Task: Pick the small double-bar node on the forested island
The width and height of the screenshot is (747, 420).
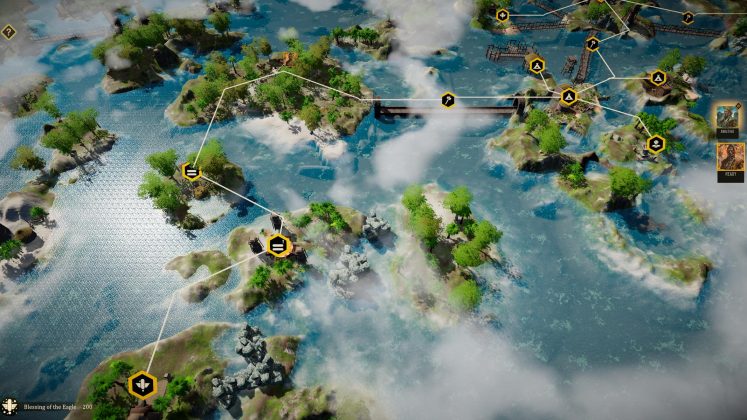Action: click(190, 172)
